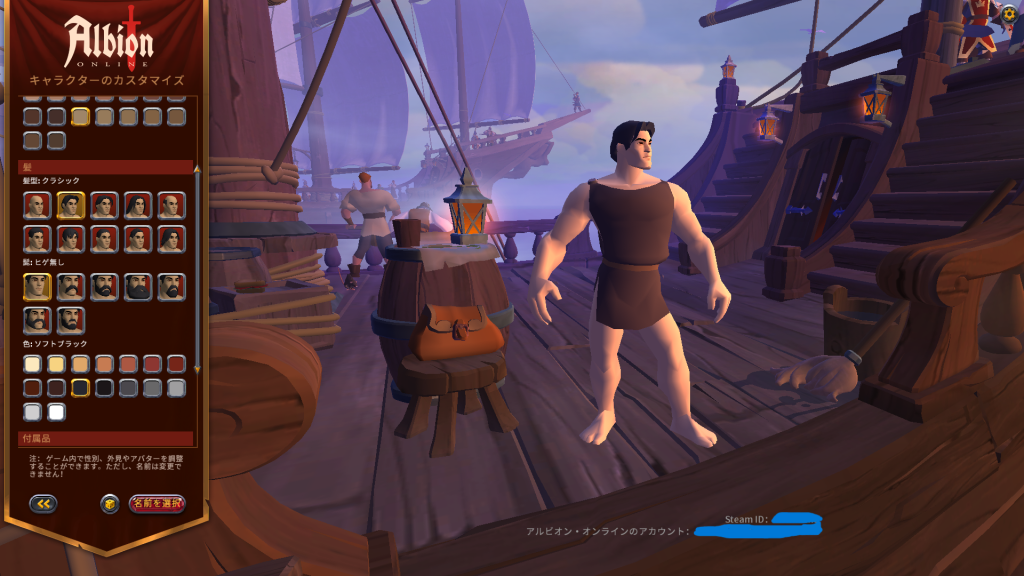Select the pale cream hair color swatch
Screen dimensions: 1024x576
(33, 364)
